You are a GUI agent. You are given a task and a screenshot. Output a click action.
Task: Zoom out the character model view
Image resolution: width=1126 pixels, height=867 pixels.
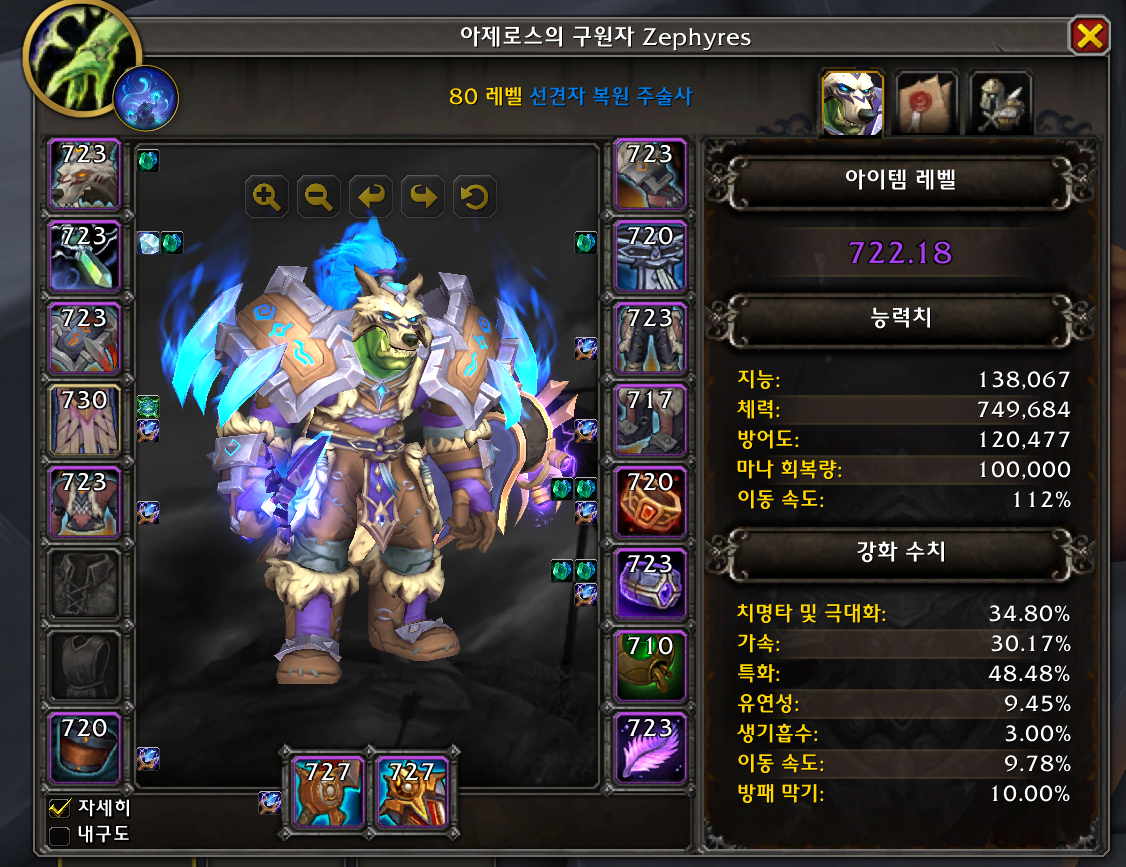point(319,197)
